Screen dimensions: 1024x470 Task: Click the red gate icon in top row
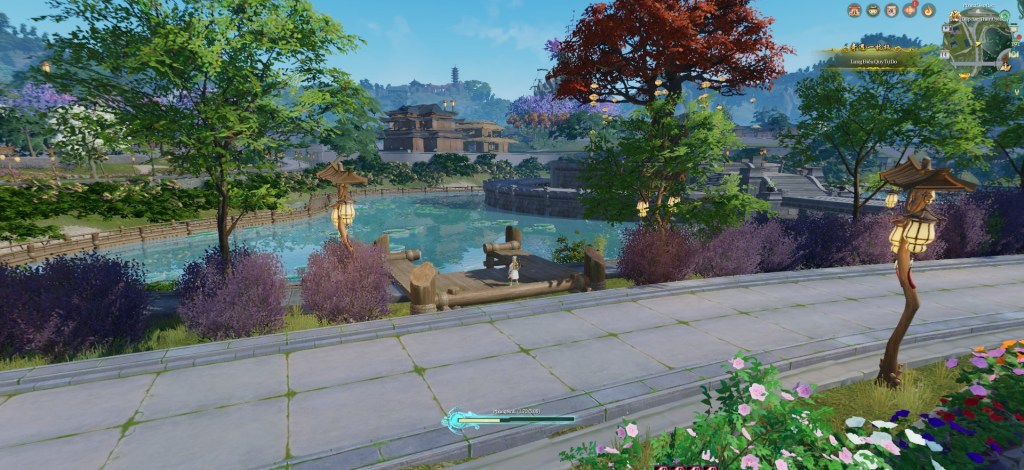pyautogui.click(x=854, y=10)
